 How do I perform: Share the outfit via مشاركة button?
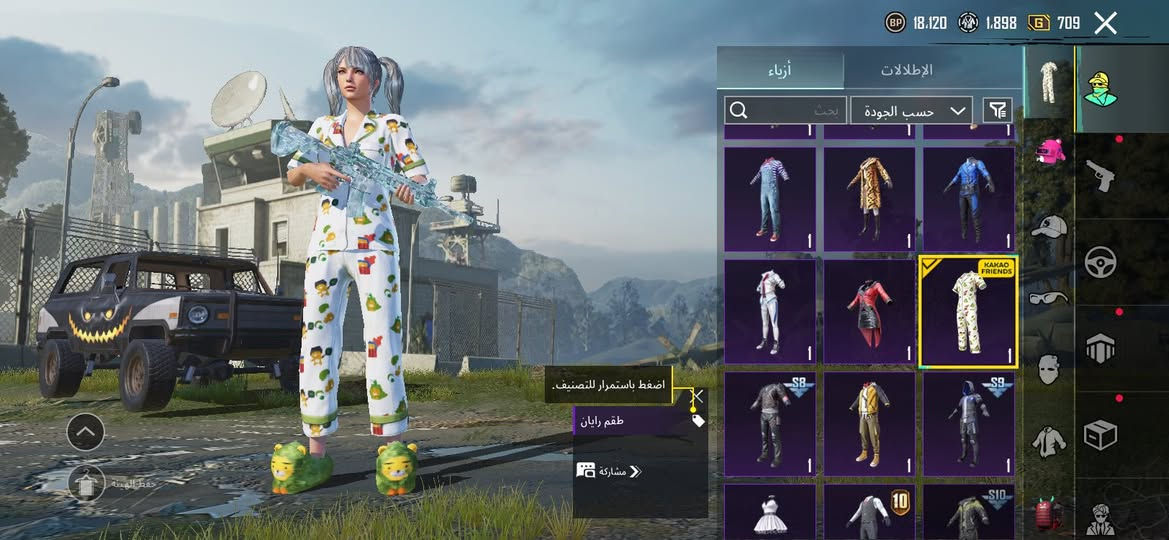click(x=610, y=471)
